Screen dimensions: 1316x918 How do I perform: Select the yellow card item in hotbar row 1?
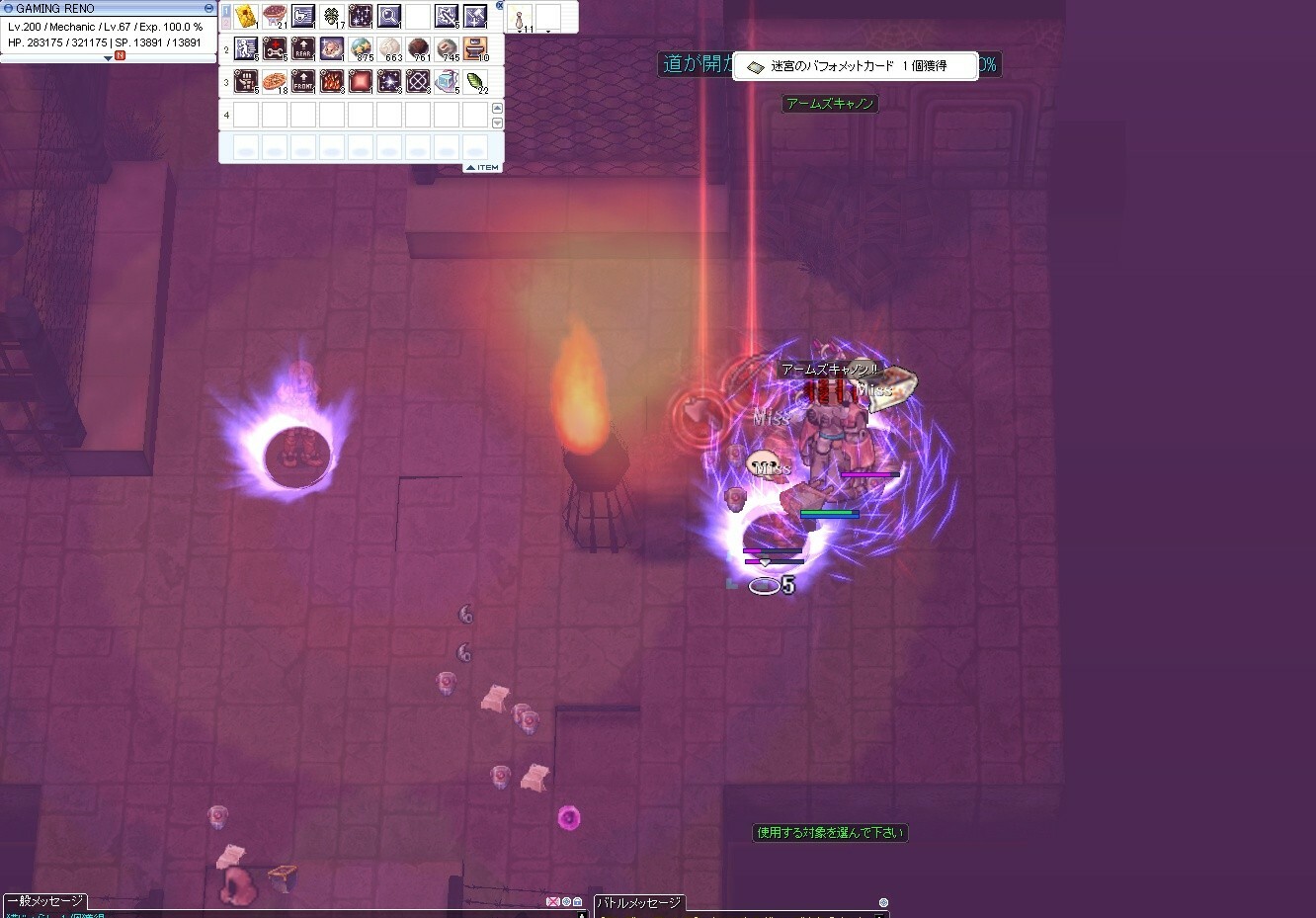246,16
